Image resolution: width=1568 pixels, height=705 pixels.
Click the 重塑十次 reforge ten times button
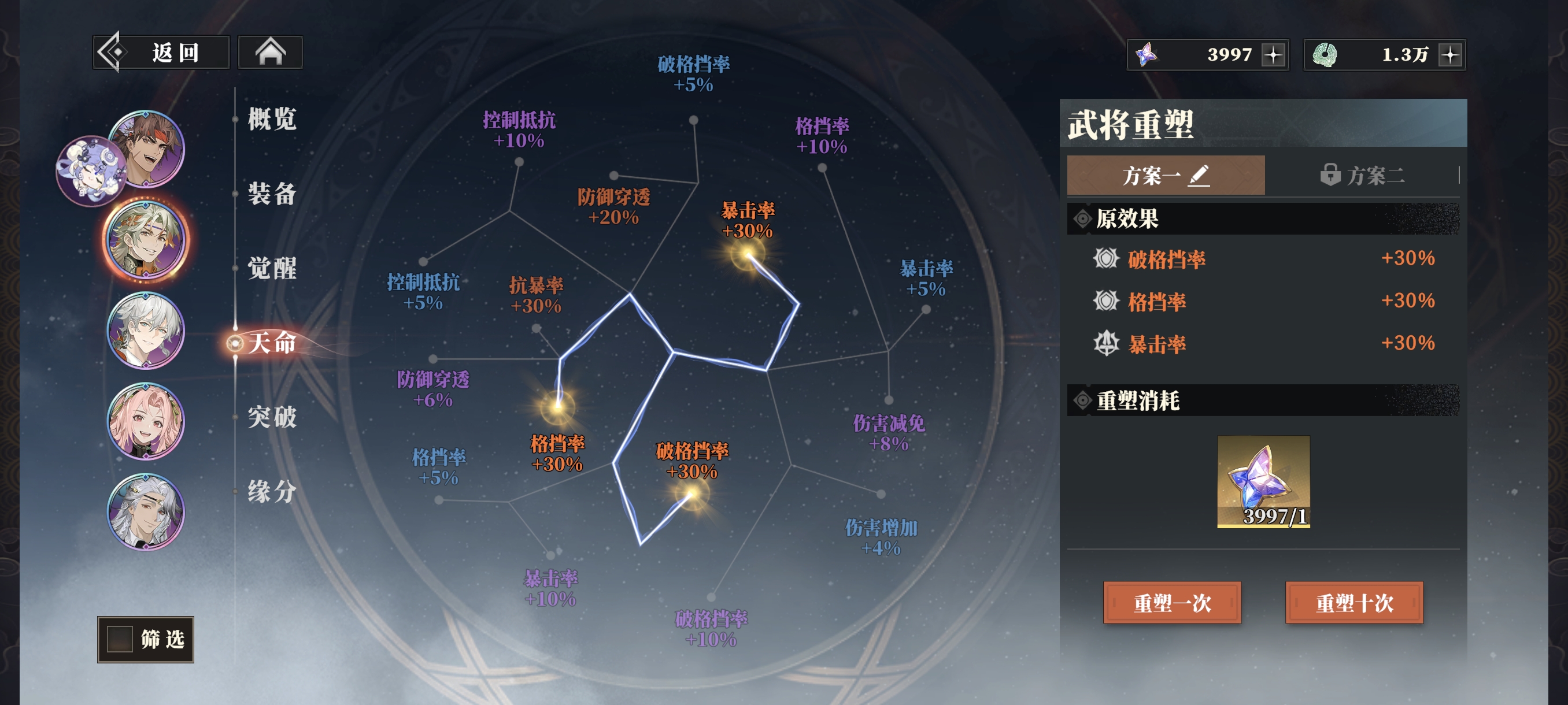[1353, 603]
